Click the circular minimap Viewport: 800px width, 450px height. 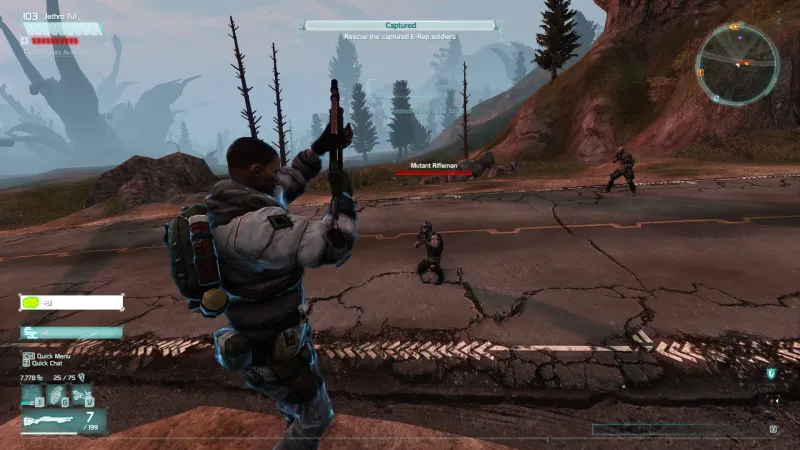pos(737,63)
